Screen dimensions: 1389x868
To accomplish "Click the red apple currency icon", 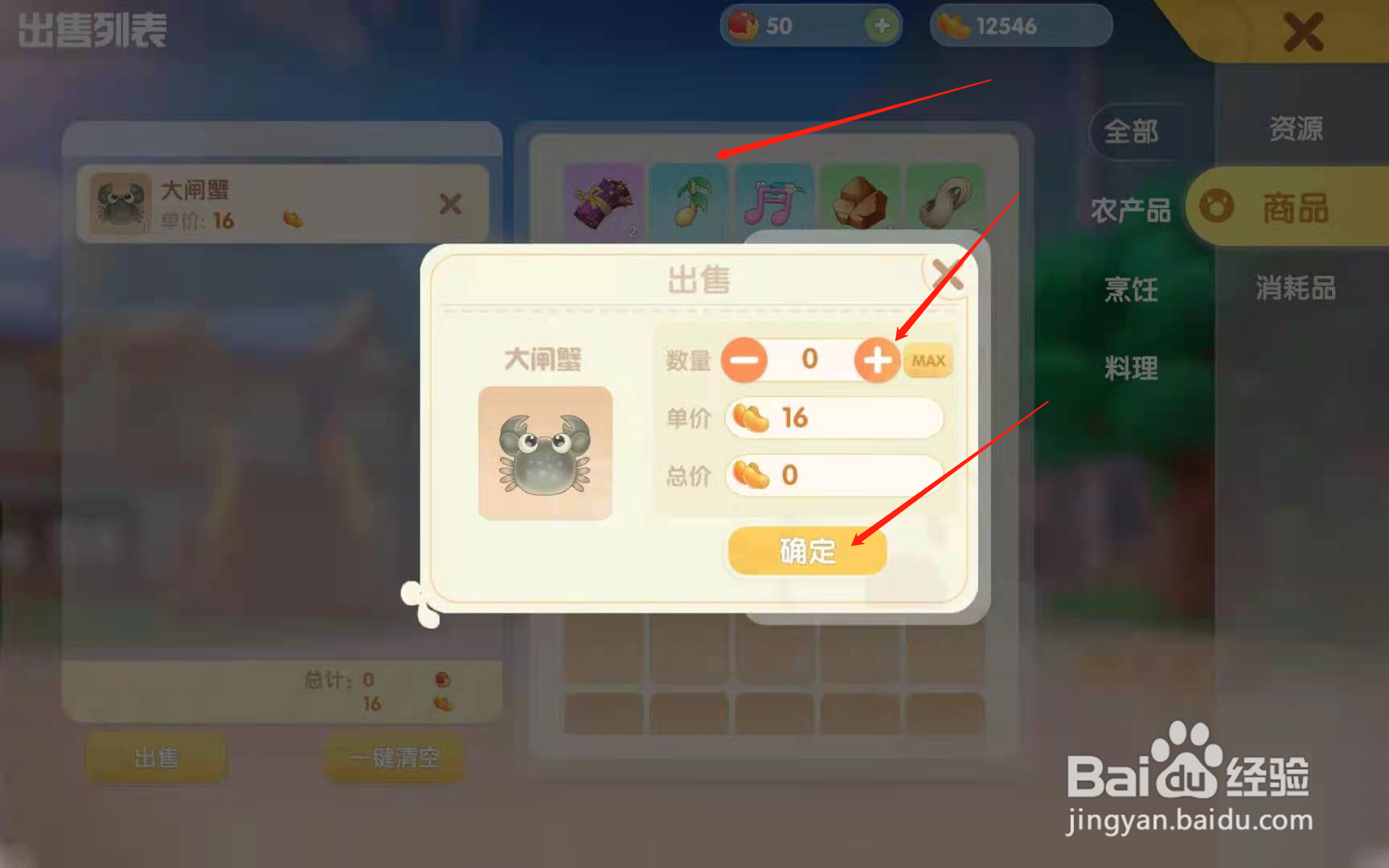I will coord(744,25).
